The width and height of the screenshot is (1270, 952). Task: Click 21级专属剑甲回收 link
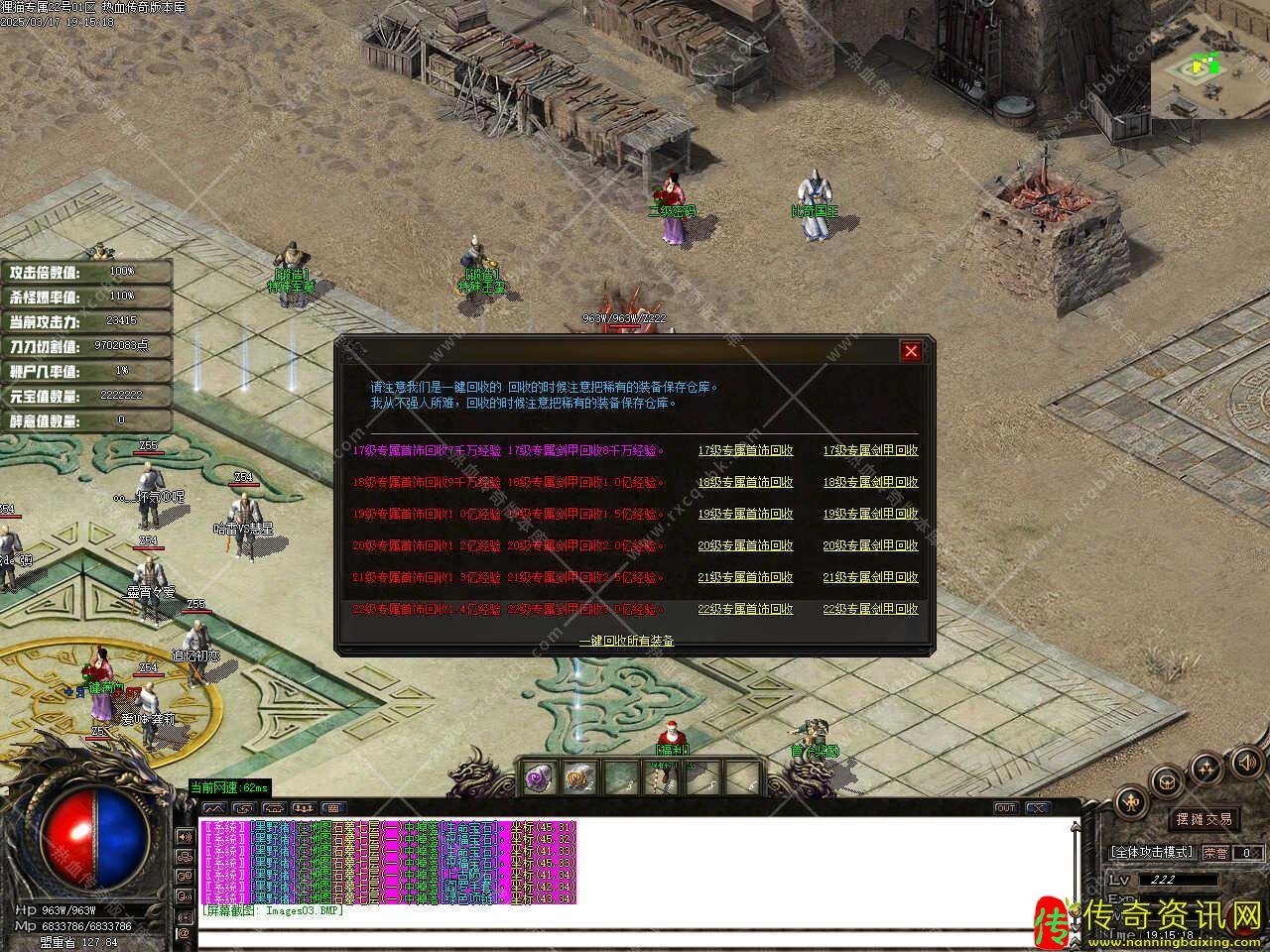[x=870, y=577]
